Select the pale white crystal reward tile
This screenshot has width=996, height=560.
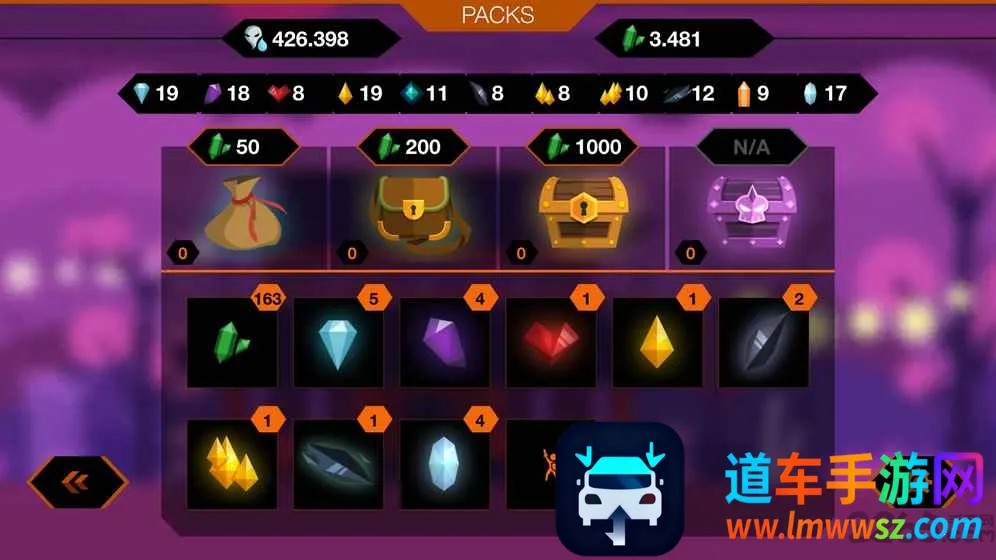445,463
